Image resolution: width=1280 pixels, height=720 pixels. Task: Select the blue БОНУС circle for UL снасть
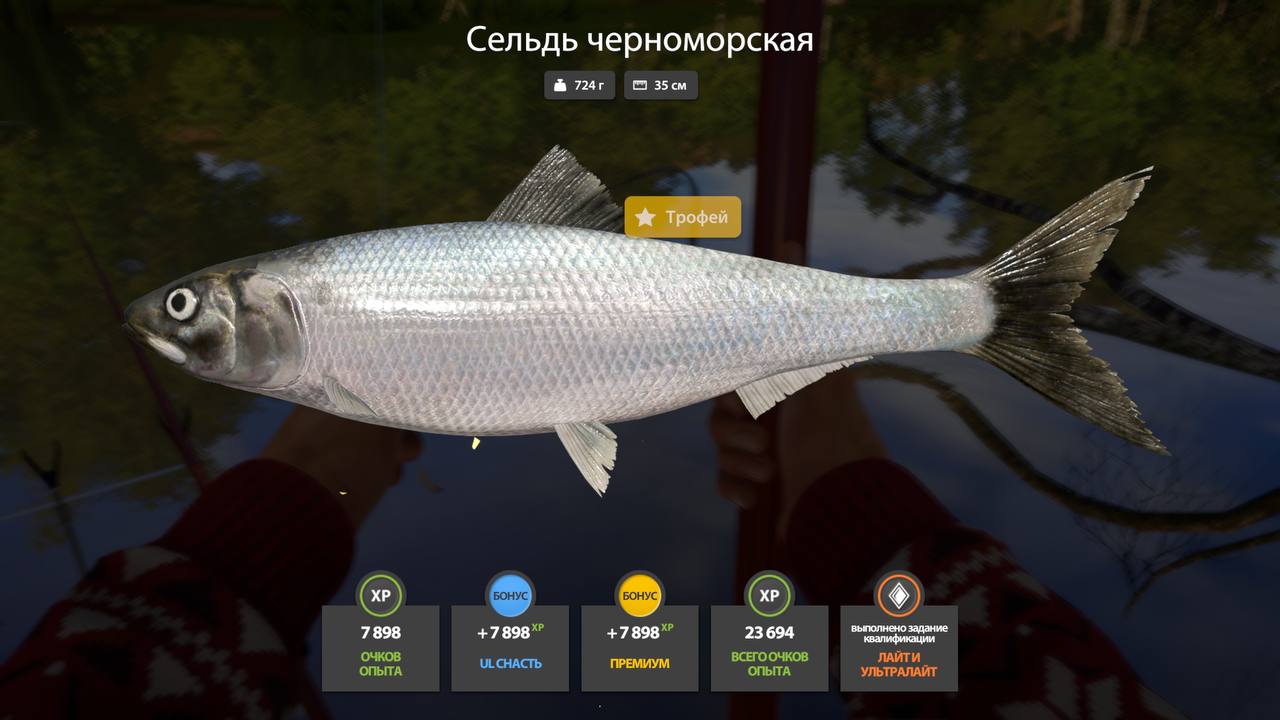510,595
